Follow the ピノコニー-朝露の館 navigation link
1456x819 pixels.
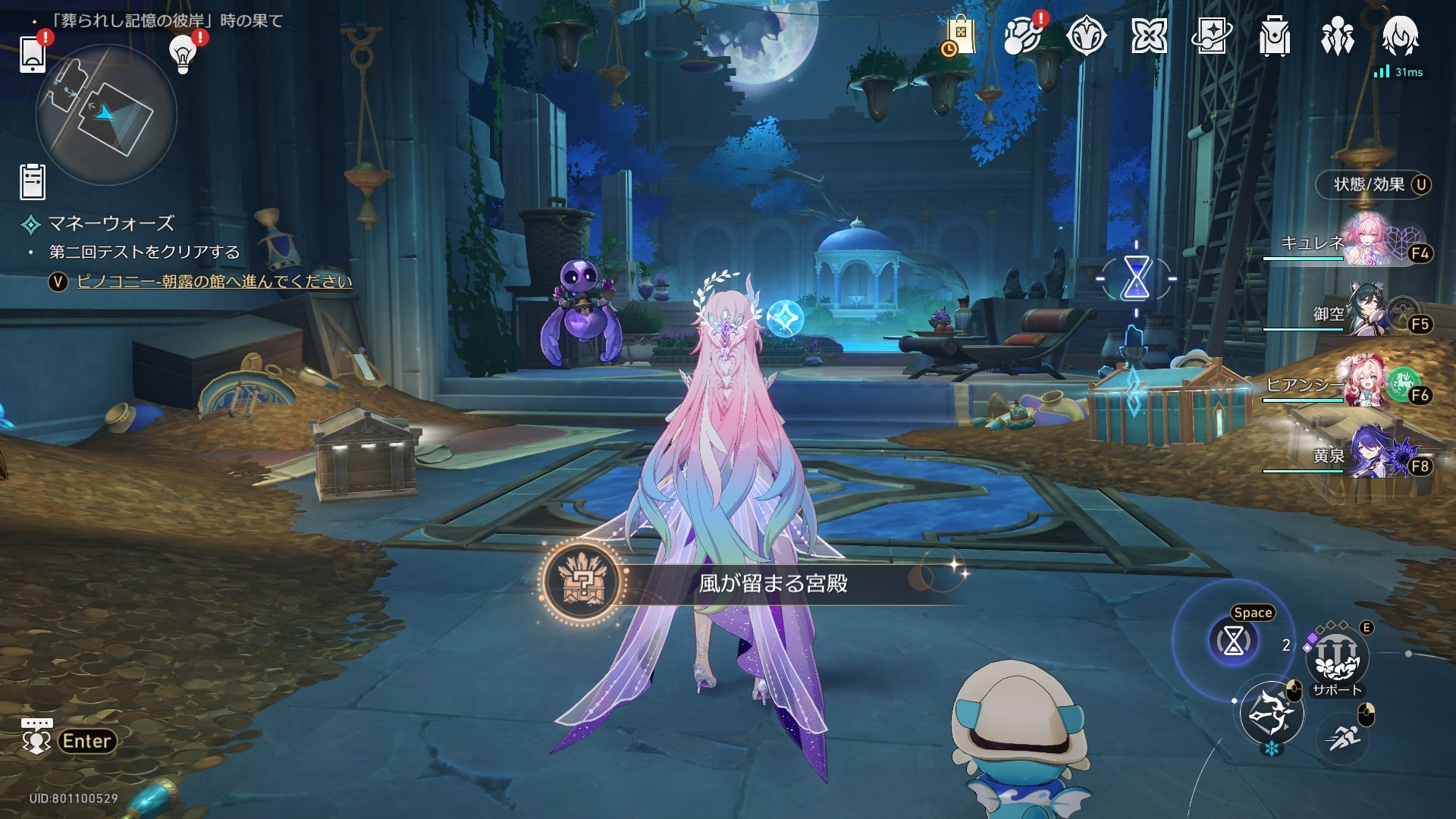click(x=215, y=281)
